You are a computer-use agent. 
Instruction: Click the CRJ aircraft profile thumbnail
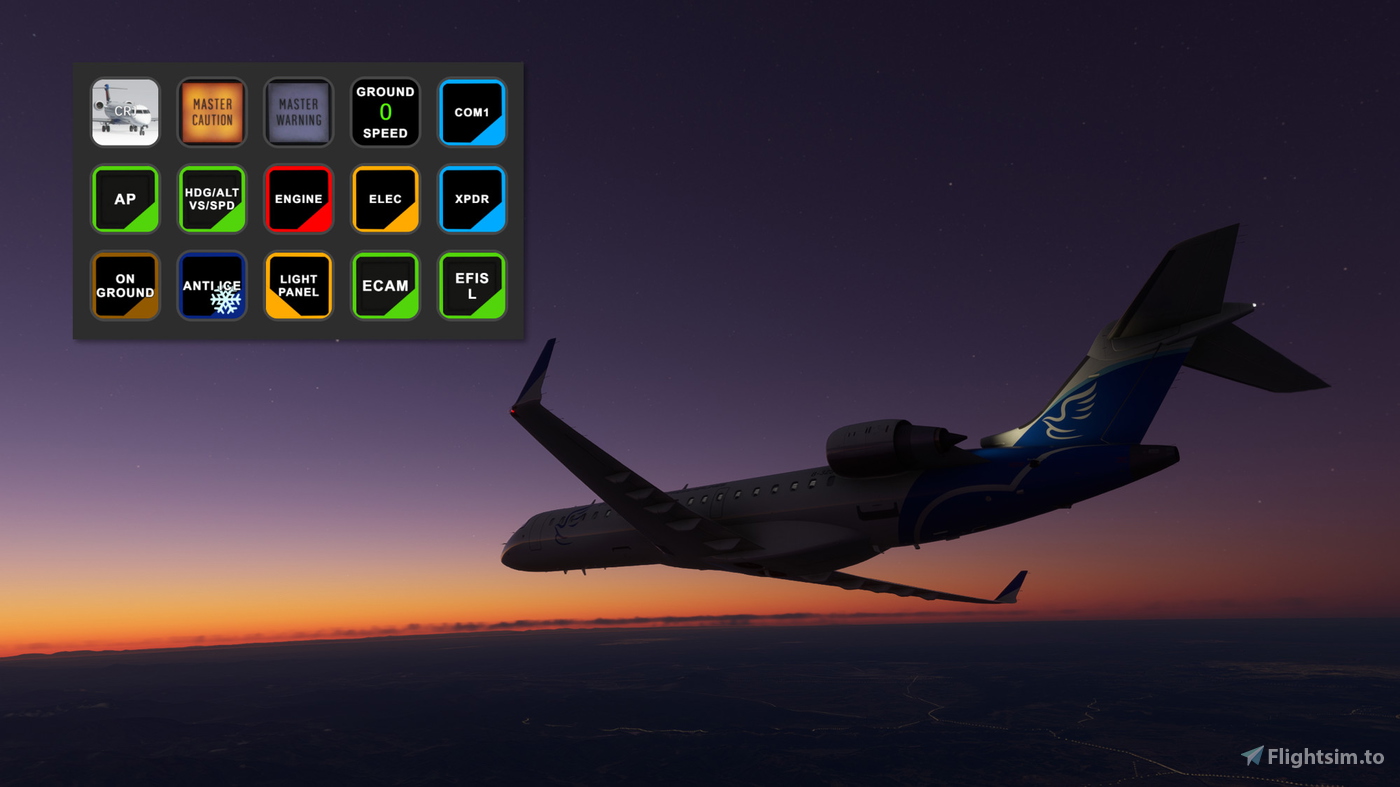click(x=125, y=113)
